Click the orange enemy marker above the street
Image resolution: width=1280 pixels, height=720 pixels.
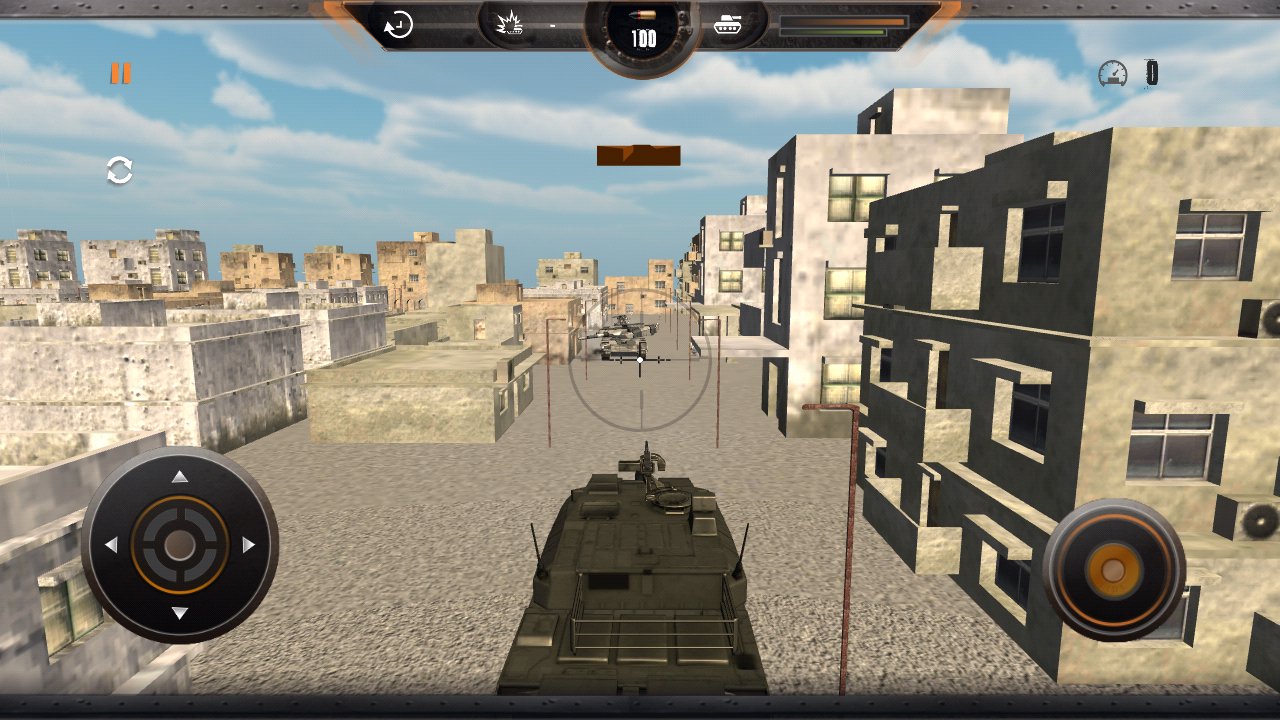[639, 154]
